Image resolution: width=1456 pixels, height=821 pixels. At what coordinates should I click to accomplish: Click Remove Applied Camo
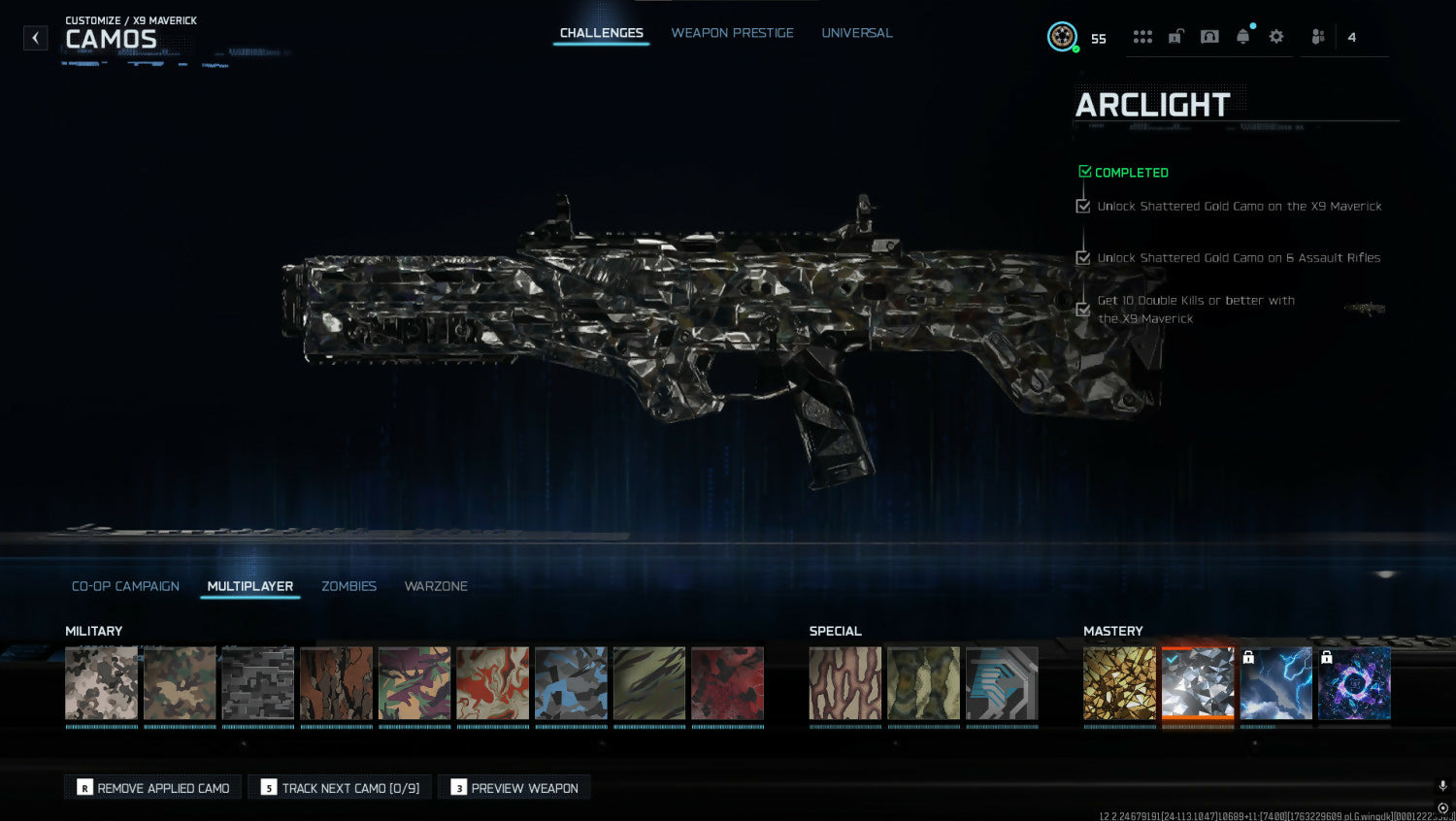tap(153, 788)
